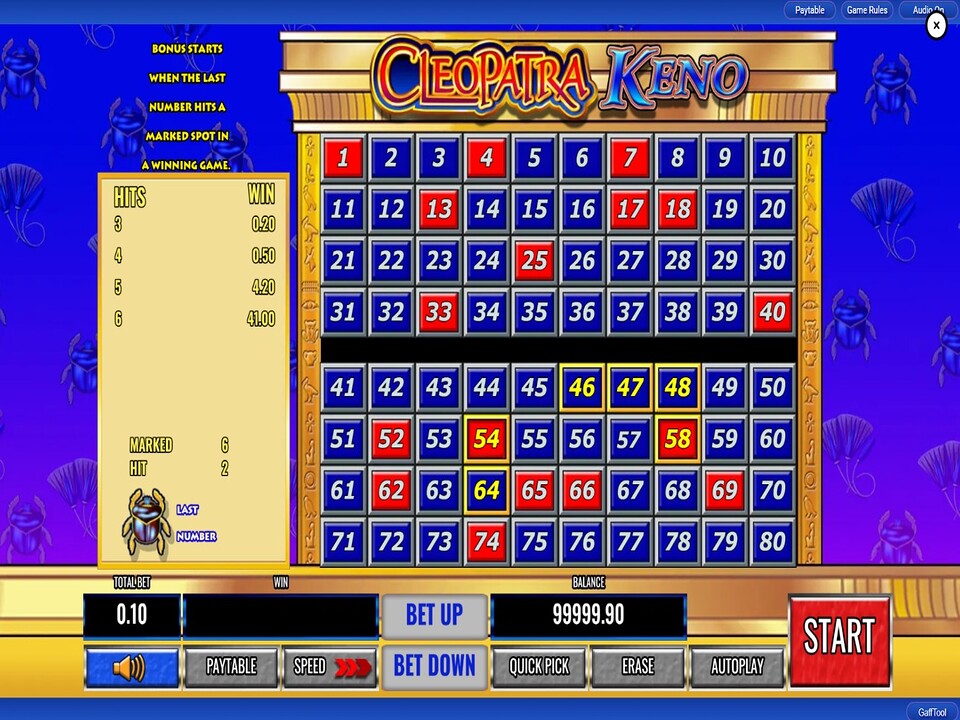This screenshot has height=720, width=960.
Task: Use Quick Pick to auto-select numbers
Action: tap(539, 667)
